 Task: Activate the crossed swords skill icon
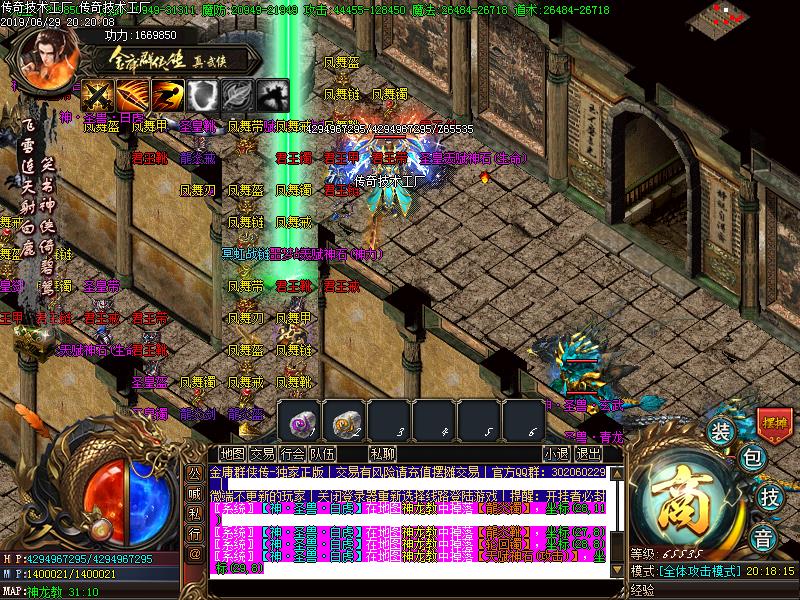96,95
